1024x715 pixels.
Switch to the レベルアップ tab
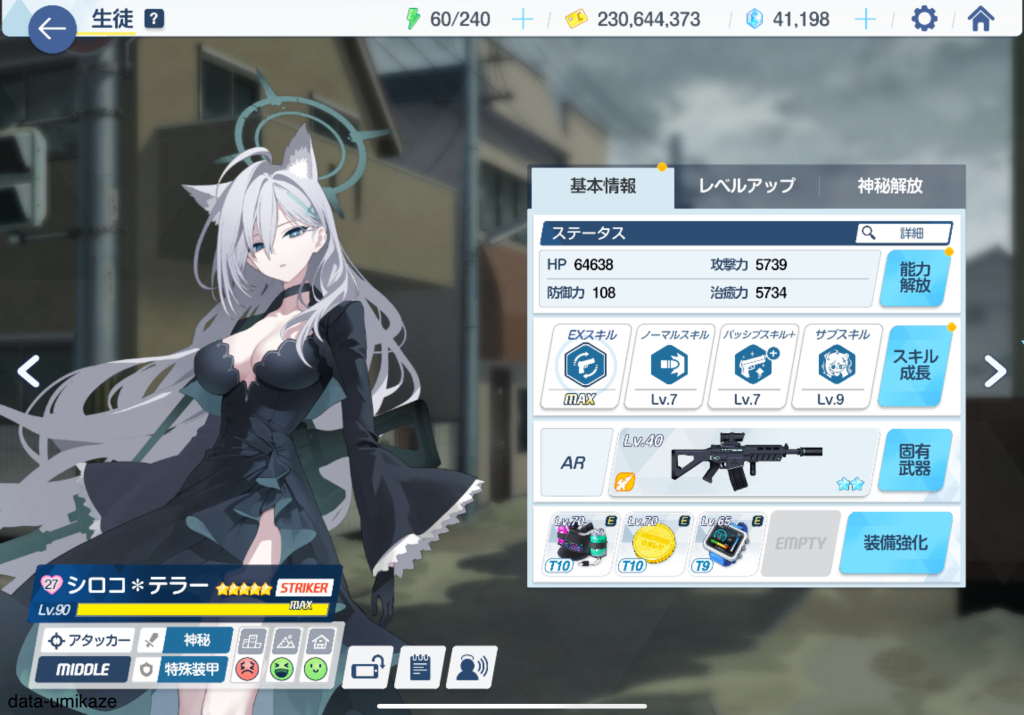click(x=746, y=186)
